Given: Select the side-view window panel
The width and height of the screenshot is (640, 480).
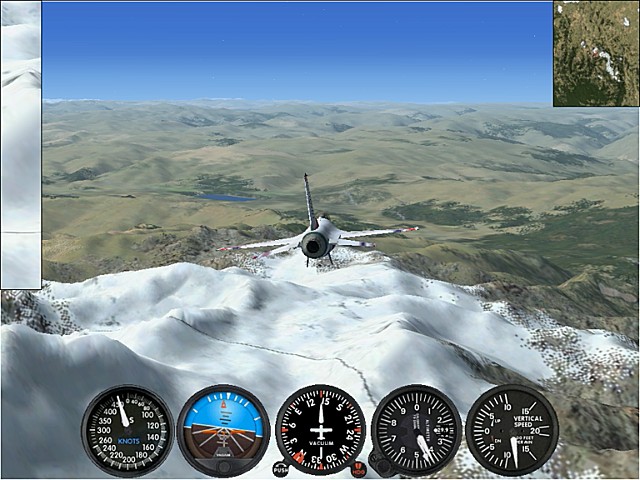Looking at the screenshot, I should (20, 145).
